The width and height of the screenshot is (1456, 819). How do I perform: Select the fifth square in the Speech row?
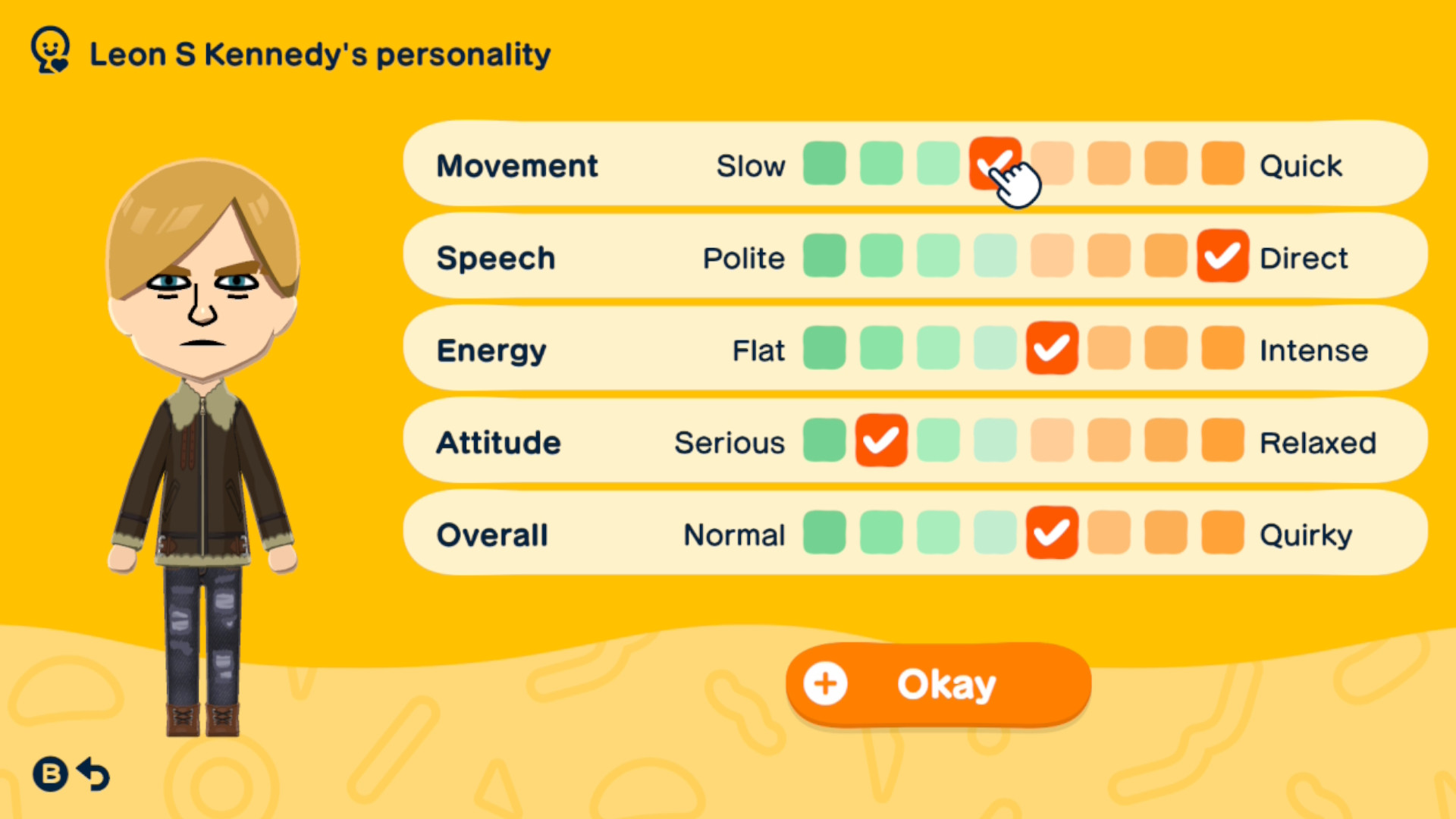(x=1051, y=256)
